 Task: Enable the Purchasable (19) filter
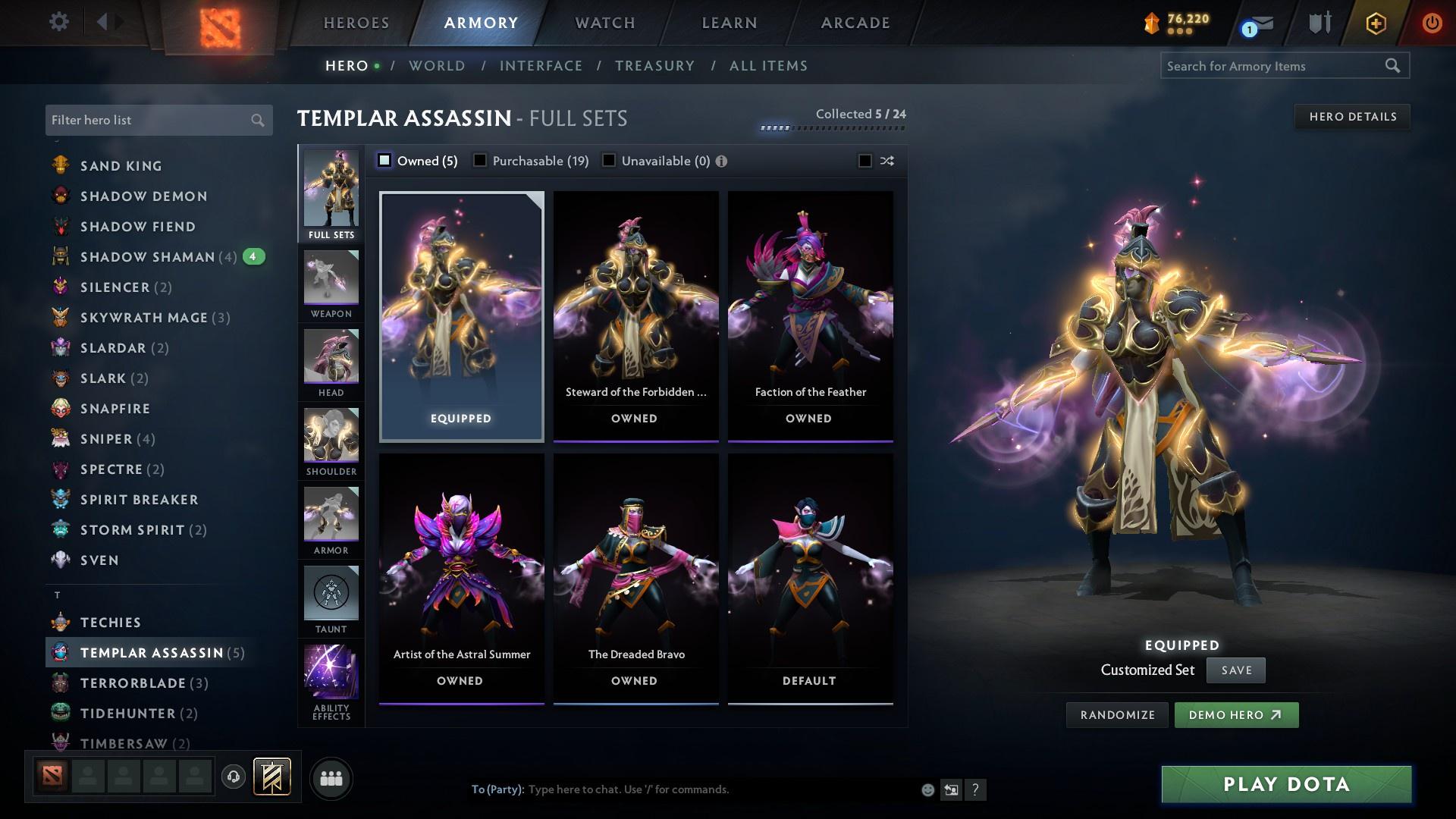tap(479, 160)
